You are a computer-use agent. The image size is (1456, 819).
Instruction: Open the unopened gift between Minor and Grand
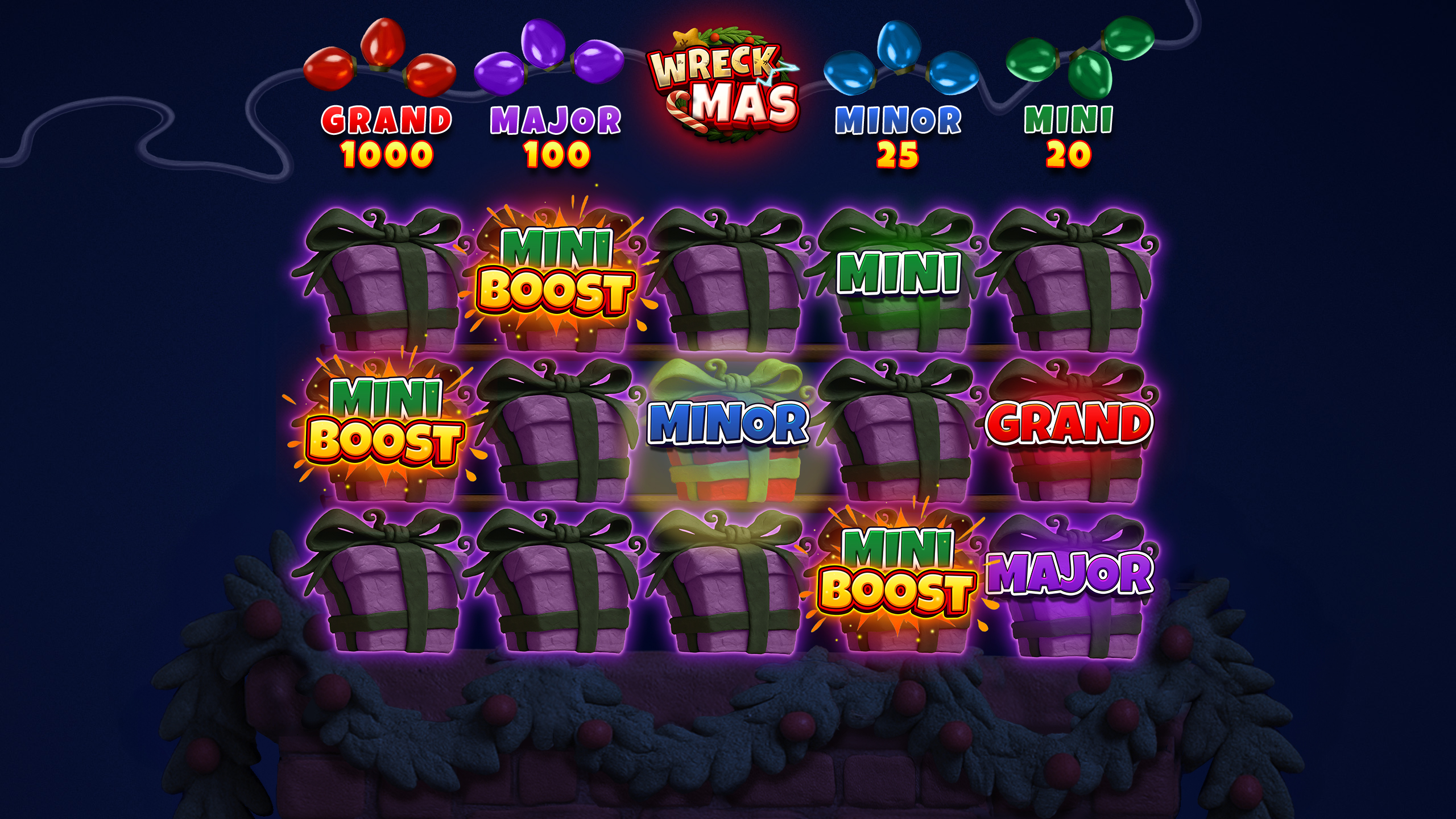(899, 432)
